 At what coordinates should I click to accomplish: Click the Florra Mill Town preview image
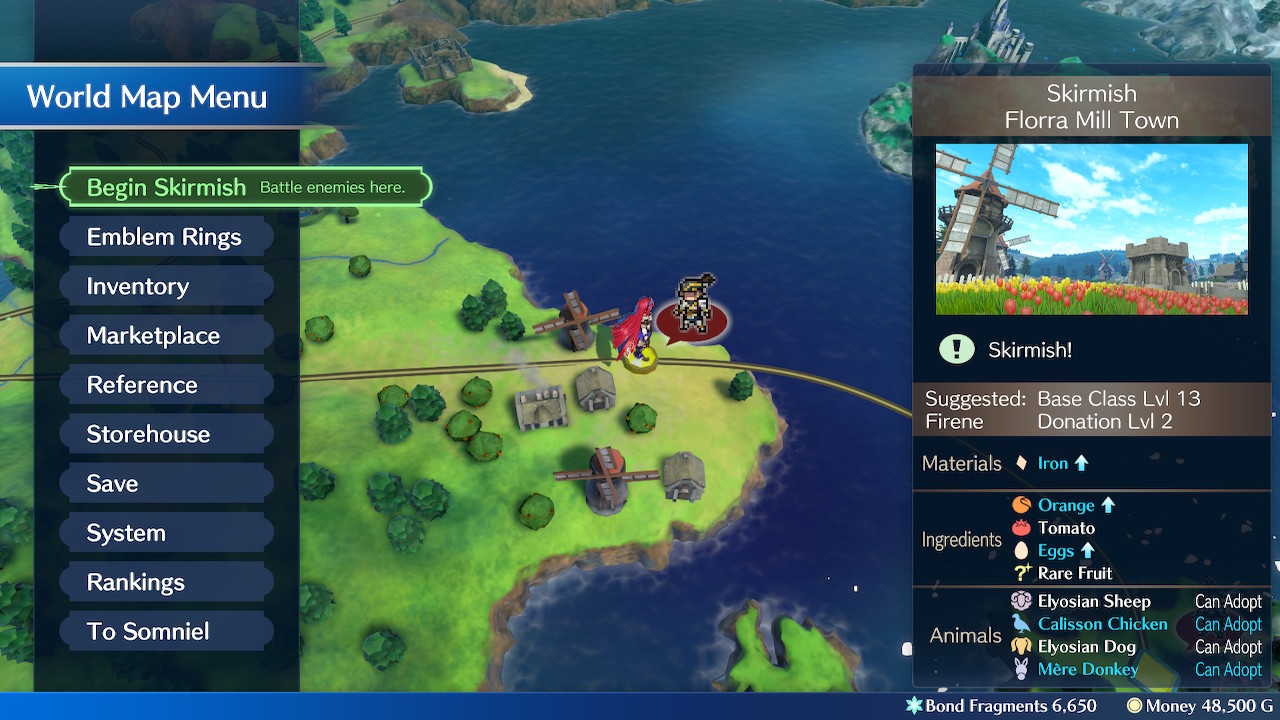point(1092,228)
